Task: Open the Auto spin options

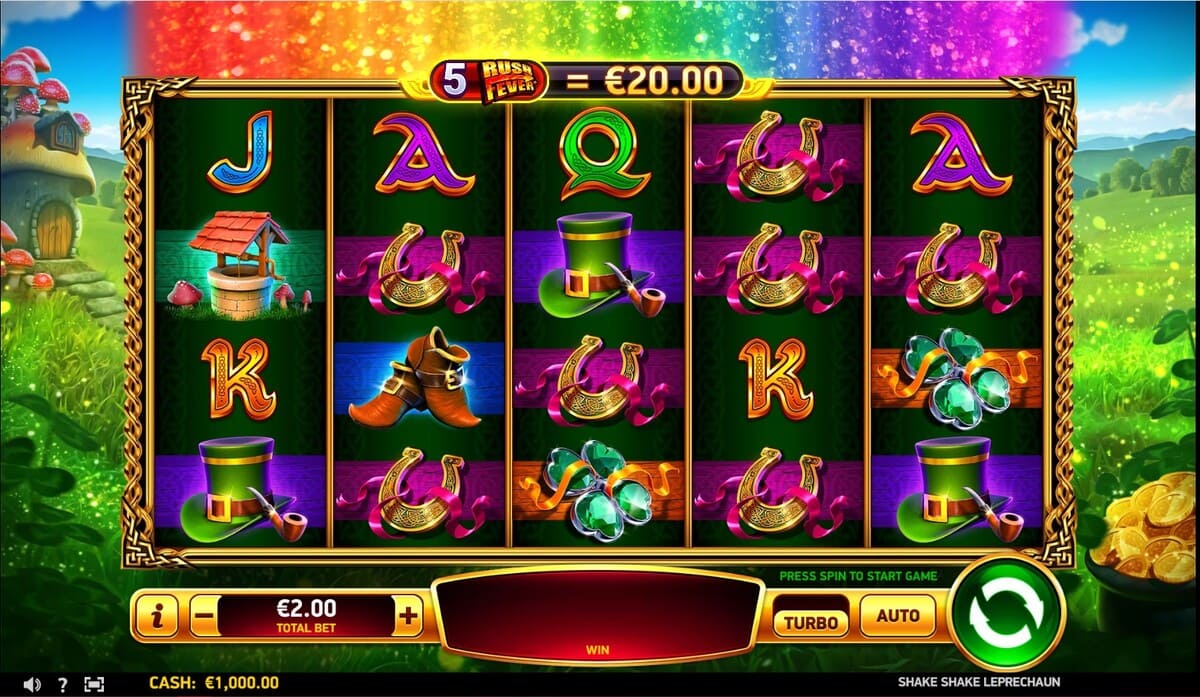Action: click(x=897, y=616)
